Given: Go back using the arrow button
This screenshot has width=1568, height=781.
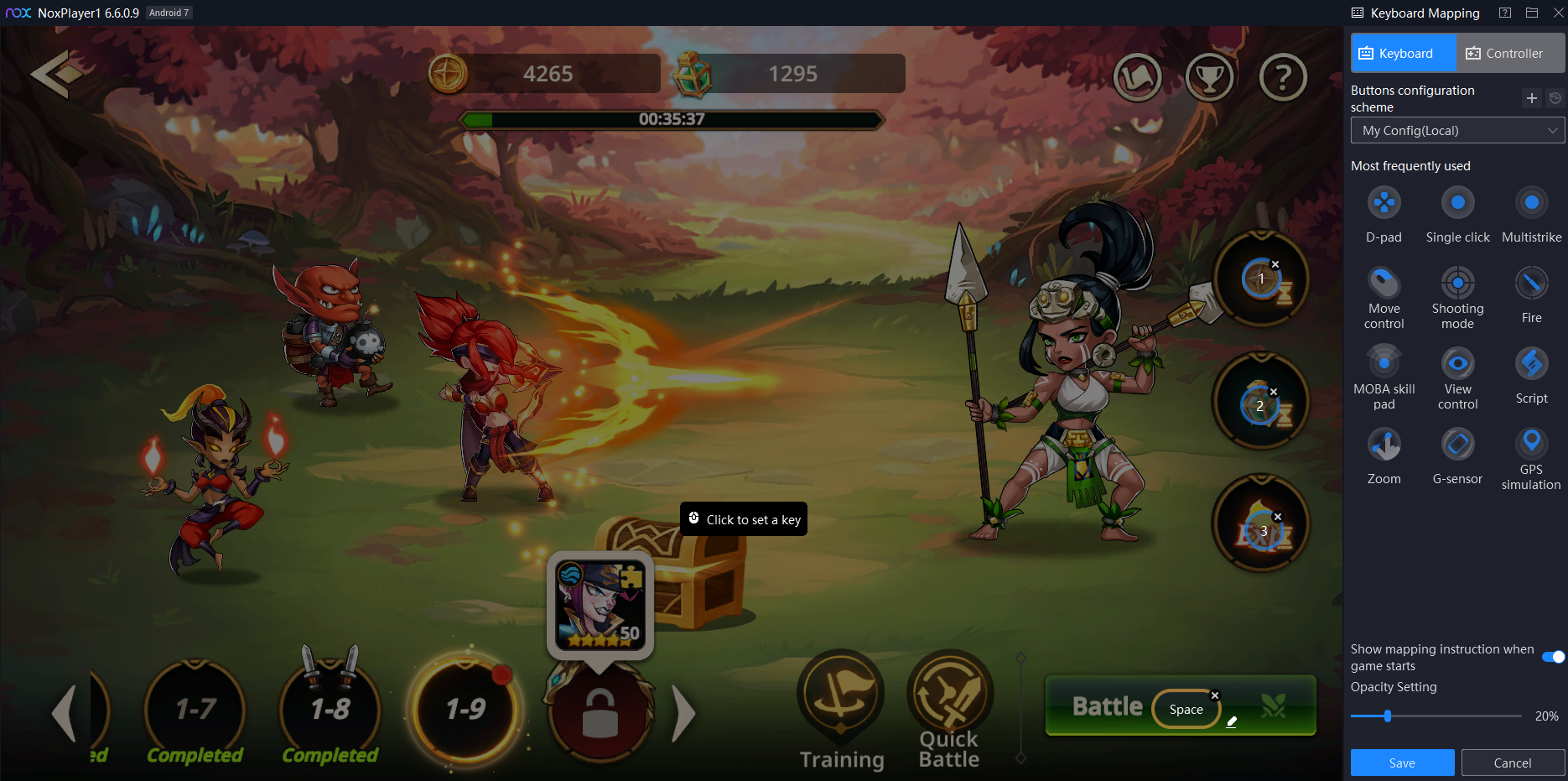Looking at the screenshot, I should coord(55,74).
